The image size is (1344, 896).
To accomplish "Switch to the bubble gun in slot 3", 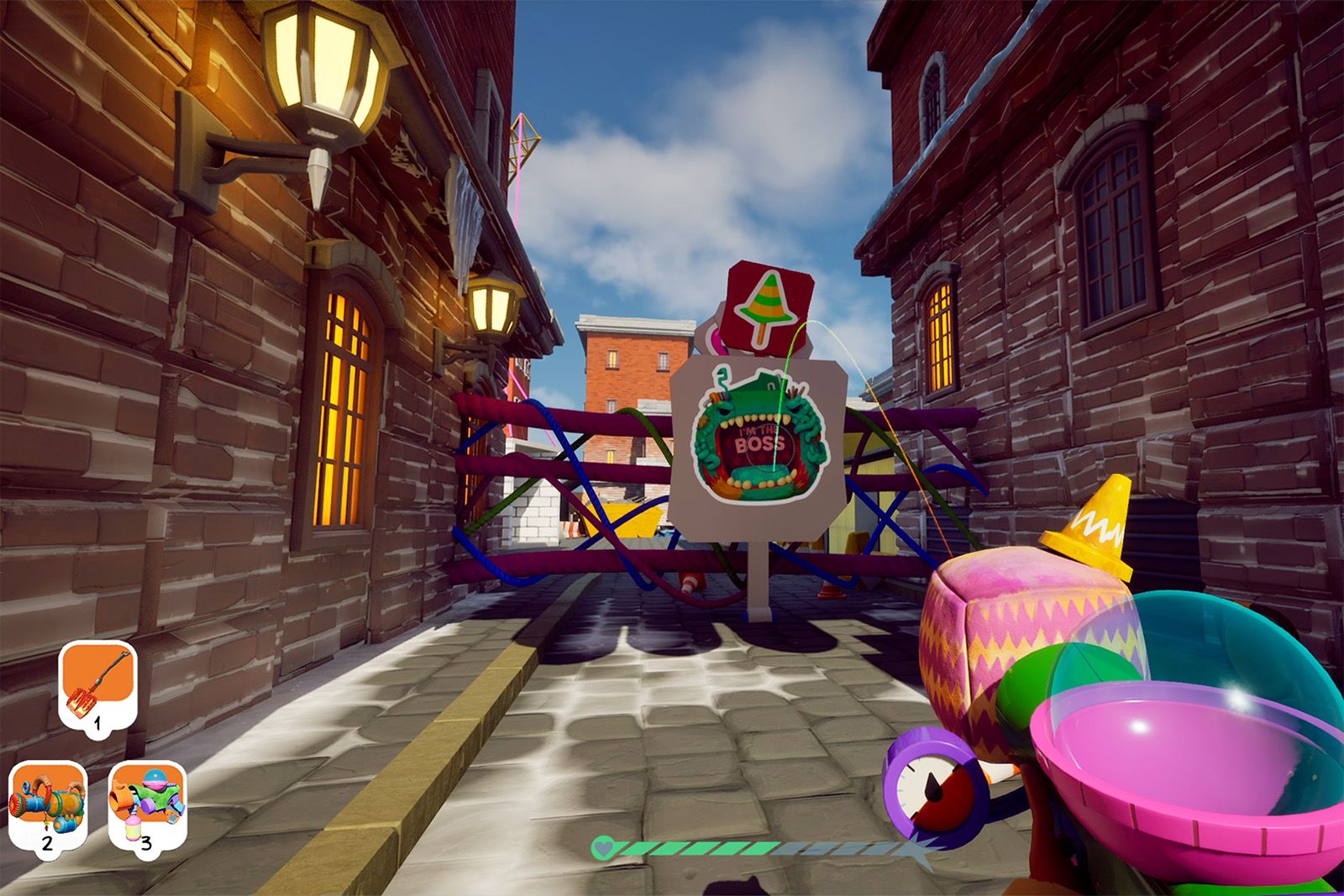I will [147, 803].
